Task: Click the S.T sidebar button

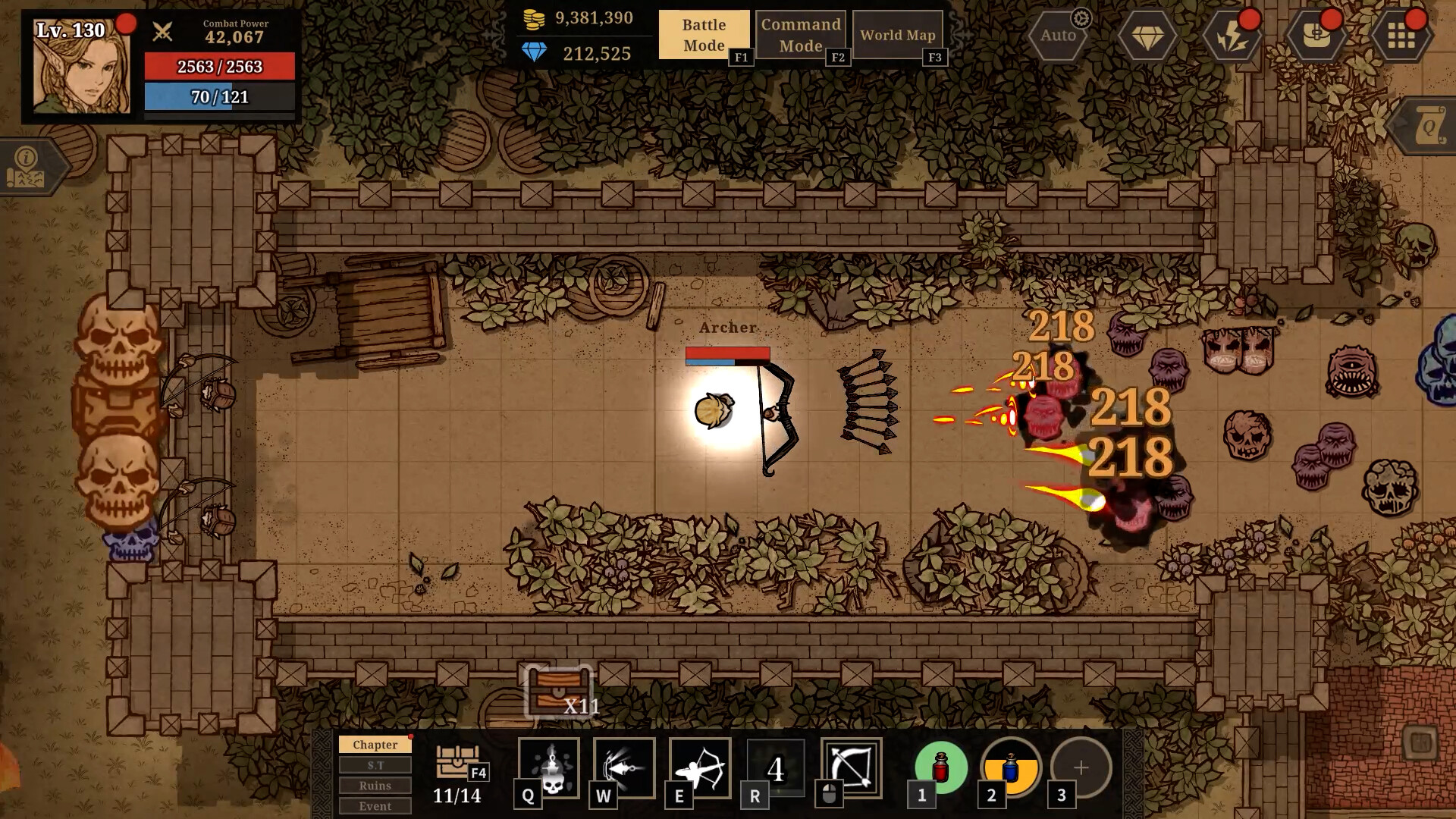Action: [375, 765]
